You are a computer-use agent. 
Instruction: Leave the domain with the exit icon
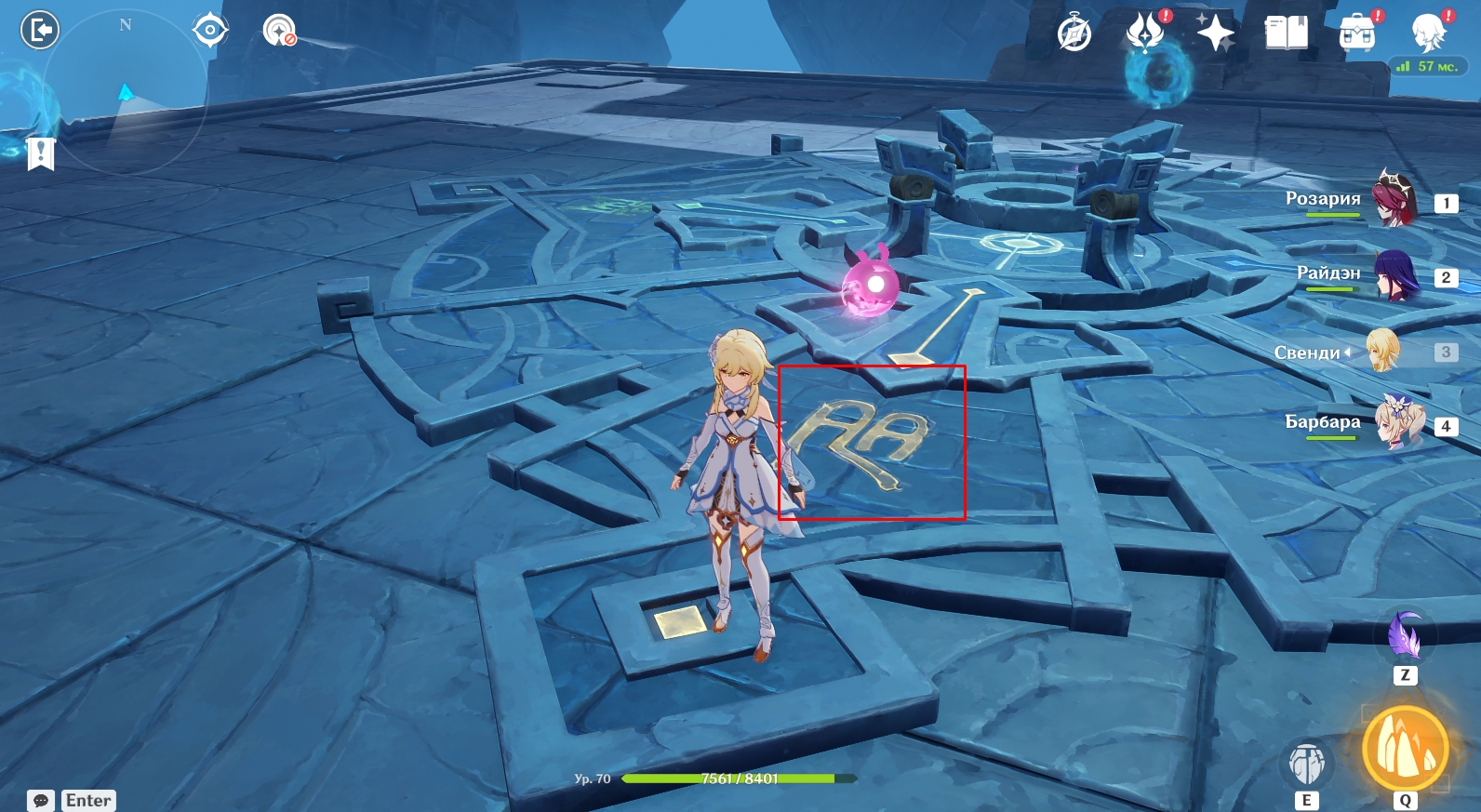tap(40, 31)
